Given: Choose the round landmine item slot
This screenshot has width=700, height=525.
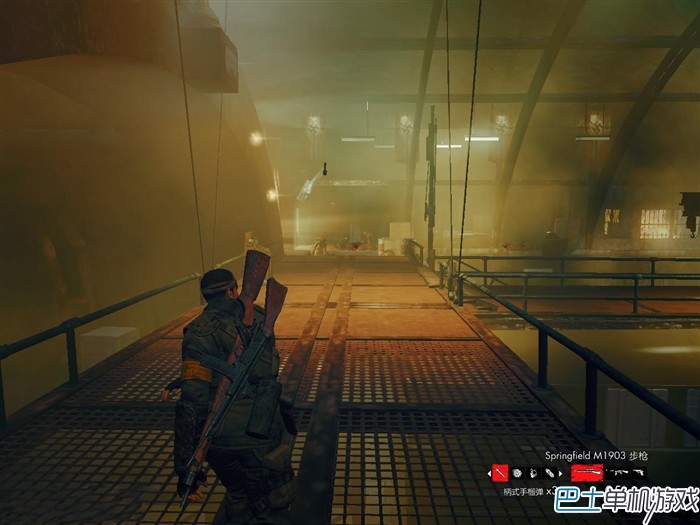Looking at the screenshot, I should pos(517,473).
